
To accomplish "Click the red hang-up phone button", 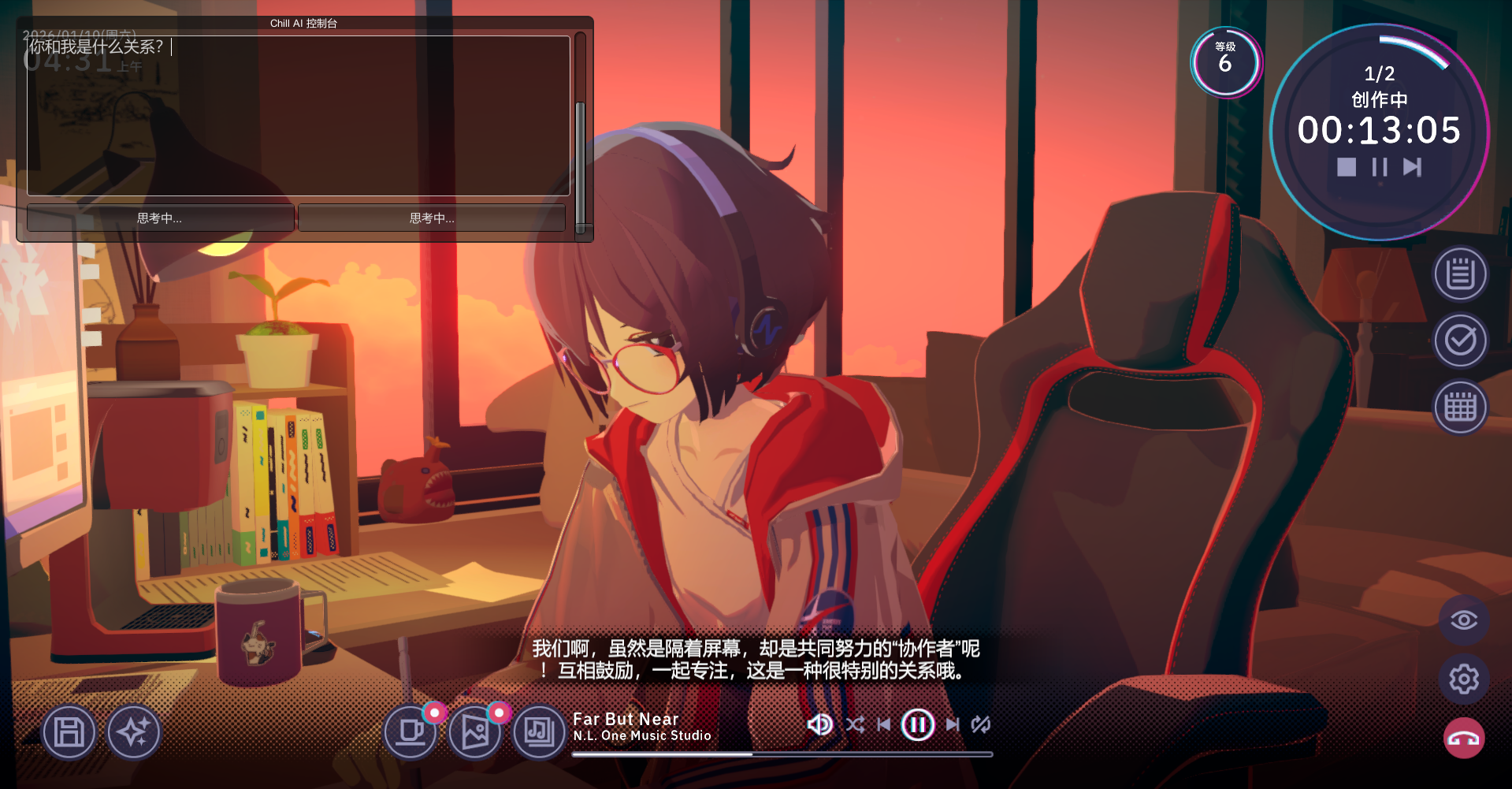I will (x=1463, y=739).
